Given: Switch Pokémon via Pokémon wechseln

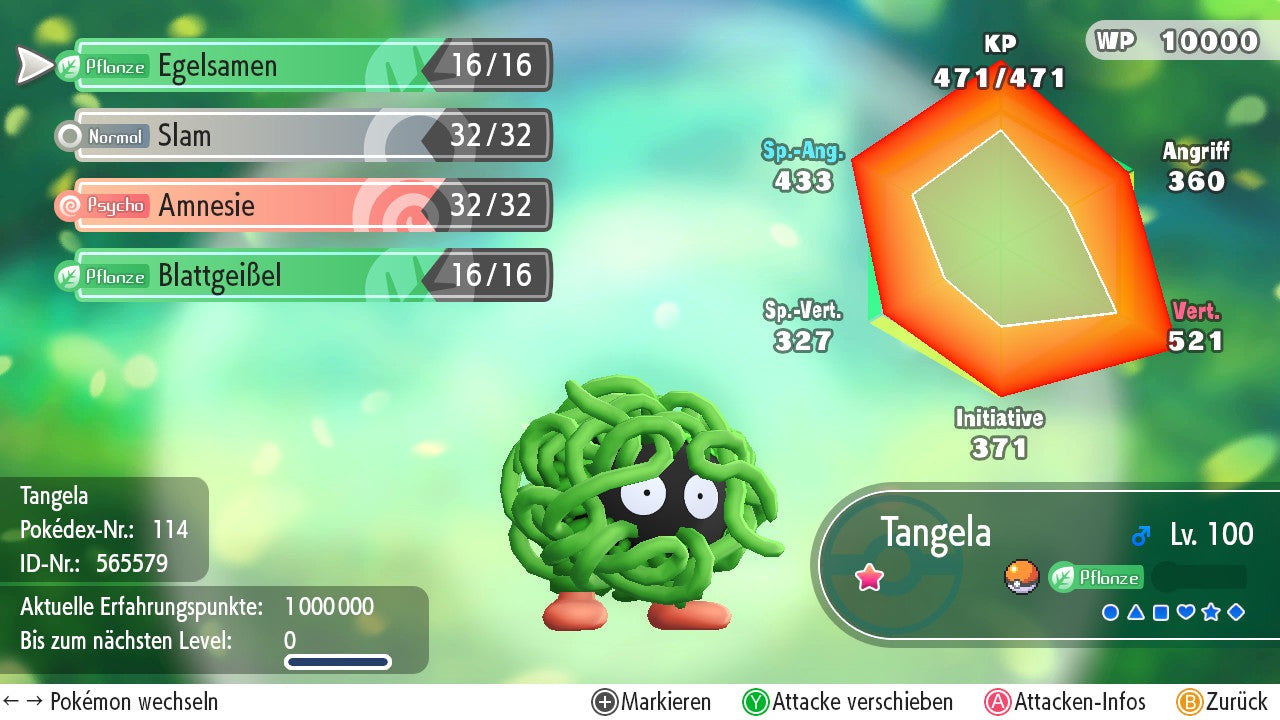Looking at the screenshot, I should click(x=110, y=702).
